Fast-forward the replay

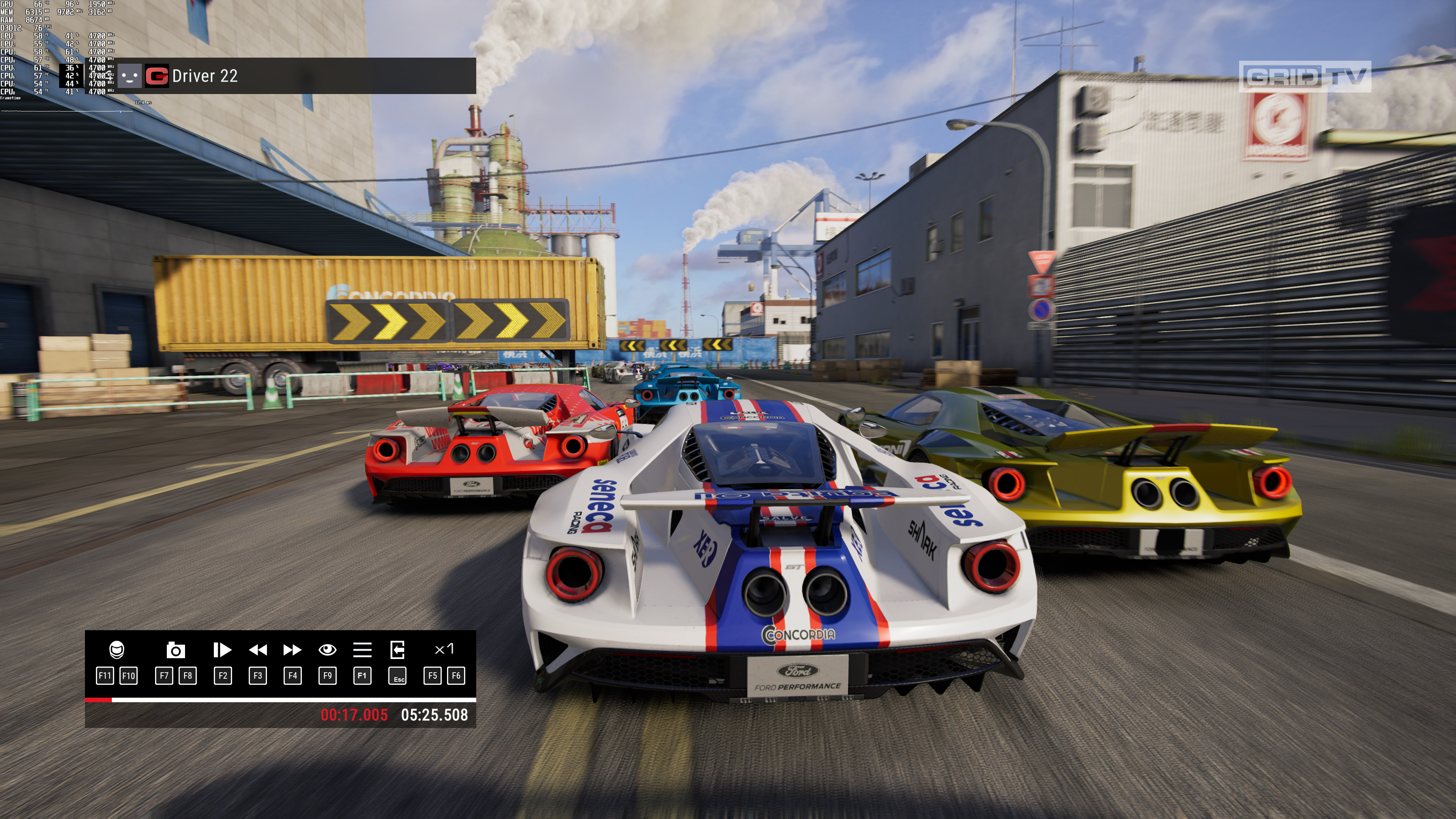(292, 650)
